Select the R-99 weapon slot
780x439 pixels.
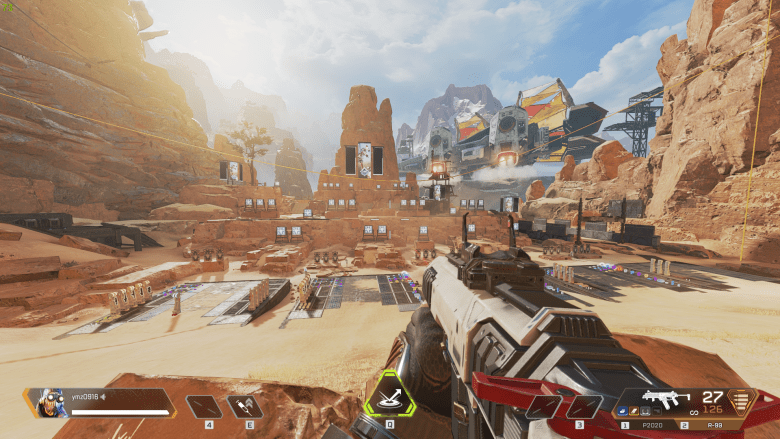click(x=714, y=425)
